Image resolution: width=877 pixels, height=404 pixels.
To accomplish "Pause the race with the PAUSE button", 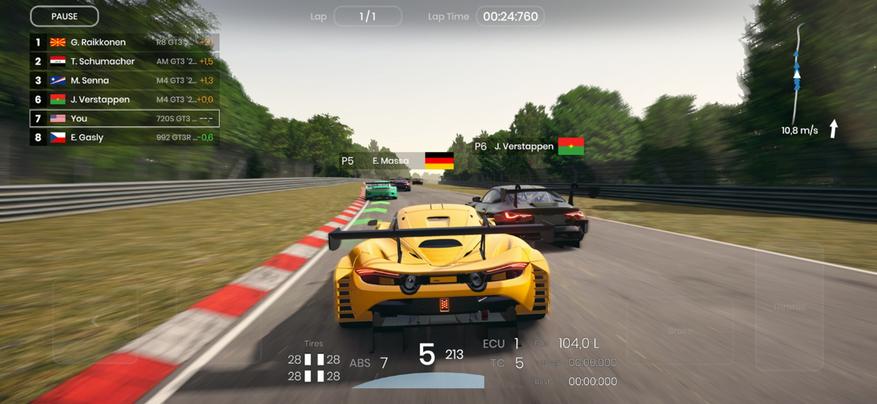I will pos(64,16).
